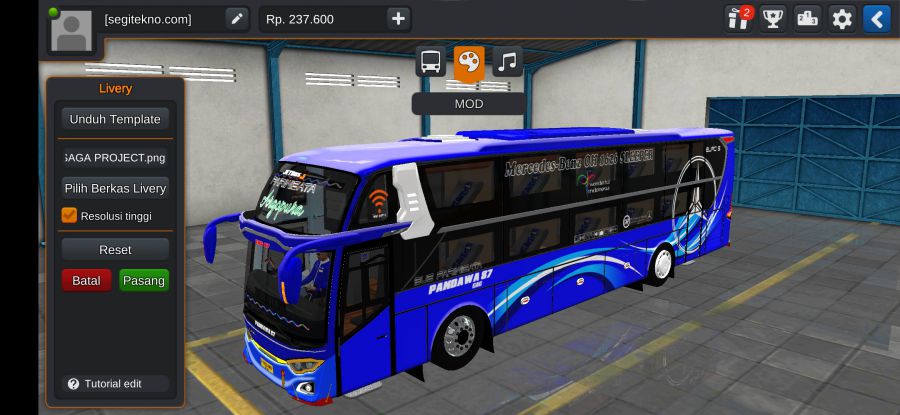Screen dimensions: 900x415
Task: Choose livery file with Pilih Berkas Livery
Action: (115, 188)
